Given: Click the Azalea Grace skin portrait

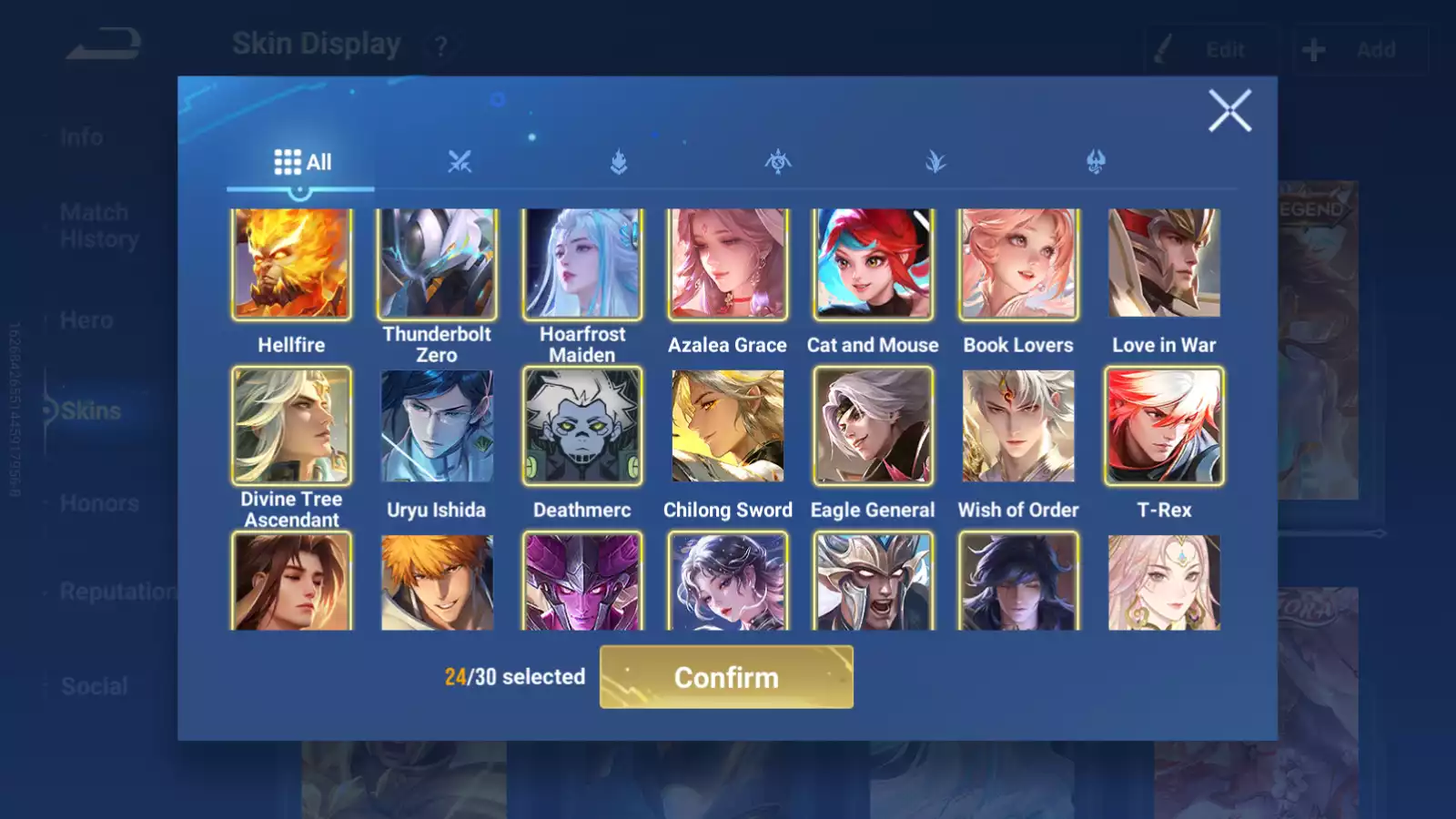Looking at the screenshot, I should tap(727, 262).
